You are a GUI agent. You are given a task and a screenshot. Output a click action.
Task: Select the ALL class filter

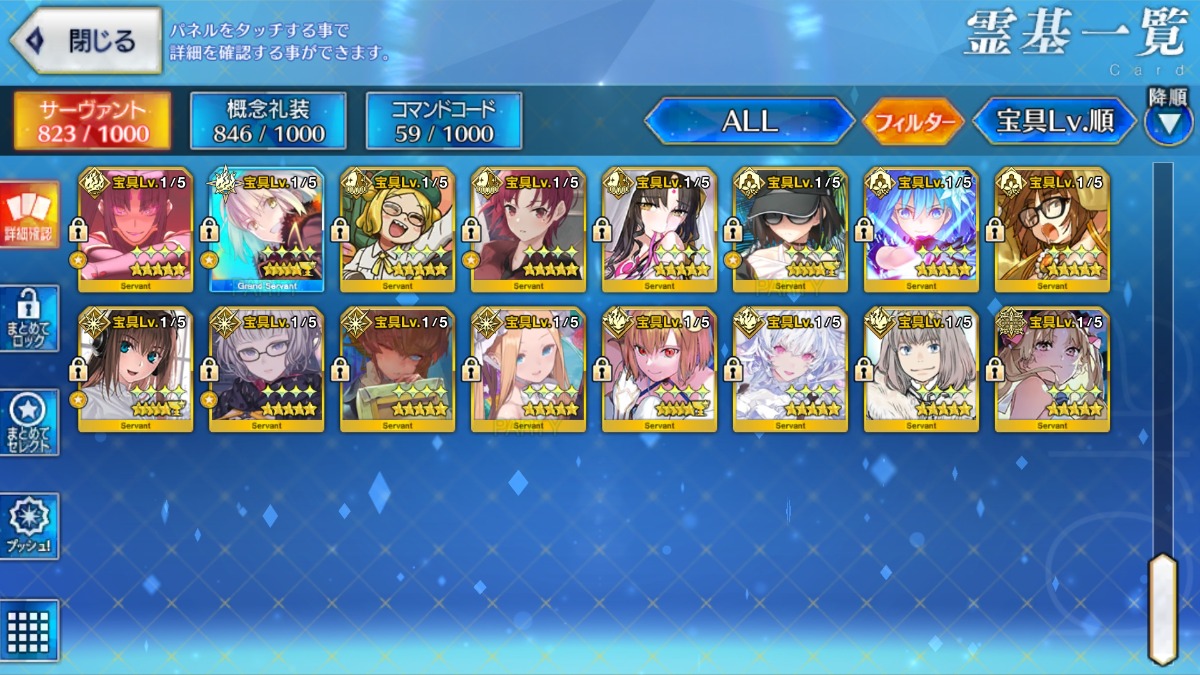tap(750, 122)
